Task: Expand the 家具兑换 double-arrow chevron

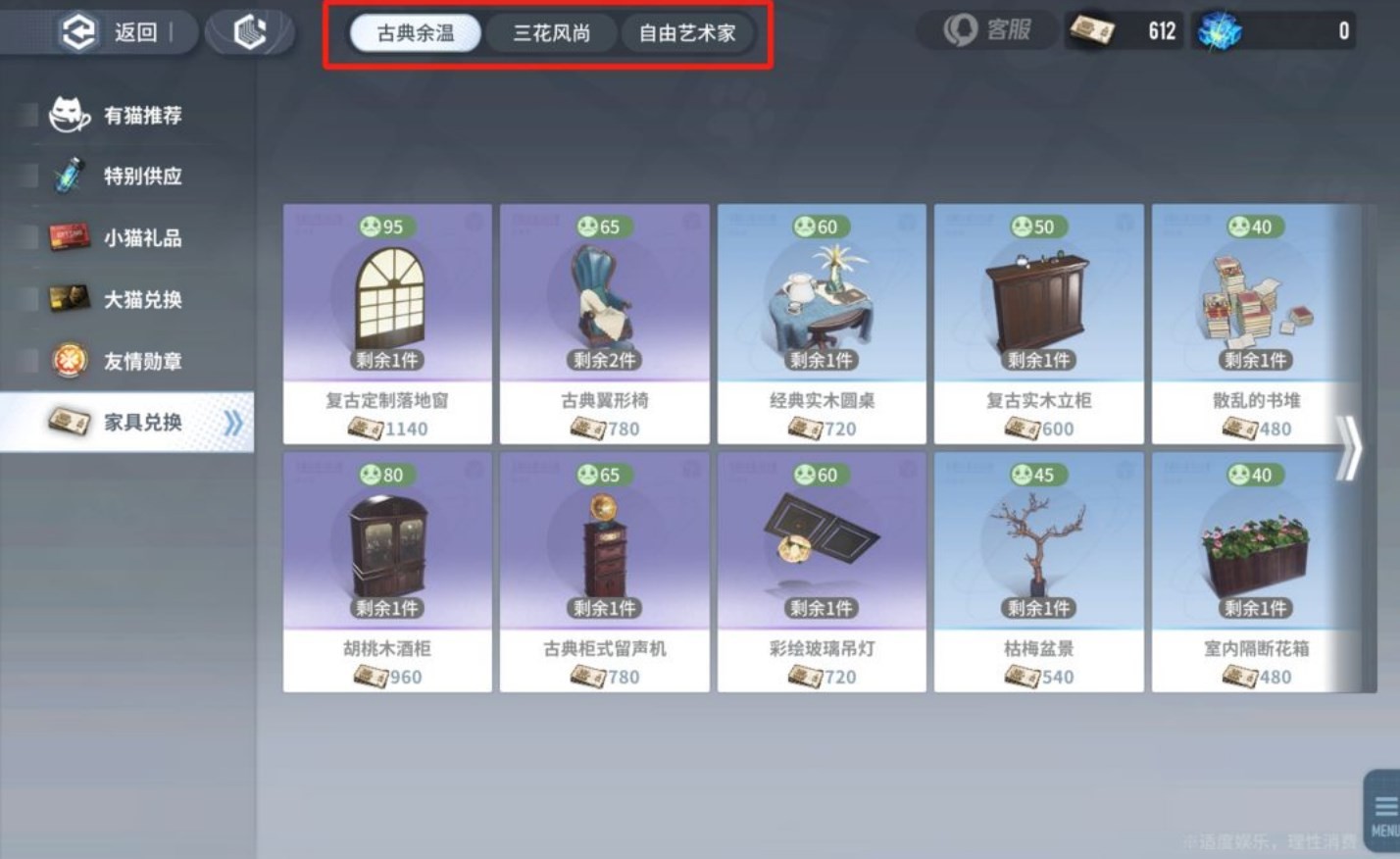Action: pyautogui.click(x=233, y=422)
